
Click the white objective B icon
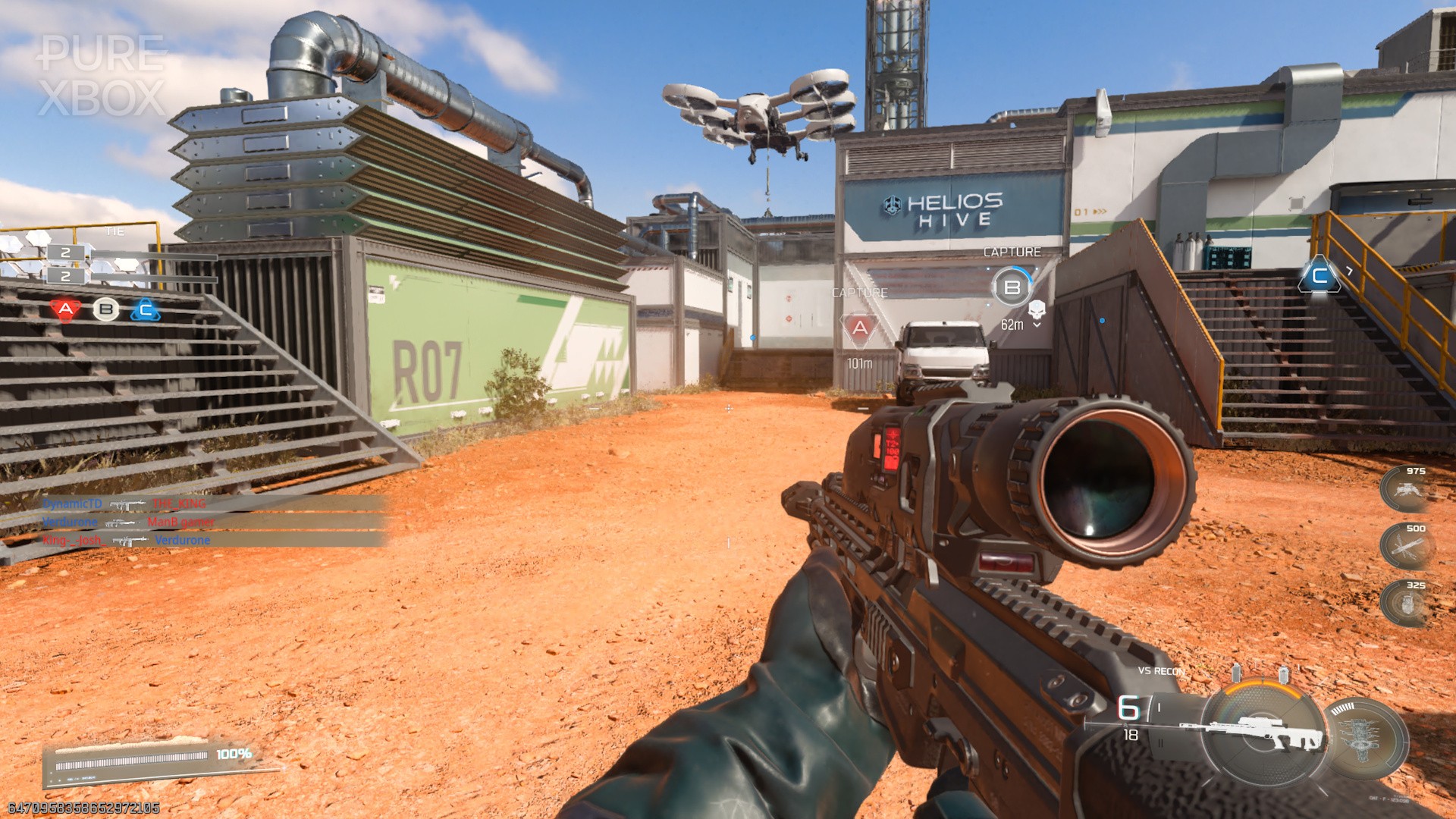click(105, 309)
